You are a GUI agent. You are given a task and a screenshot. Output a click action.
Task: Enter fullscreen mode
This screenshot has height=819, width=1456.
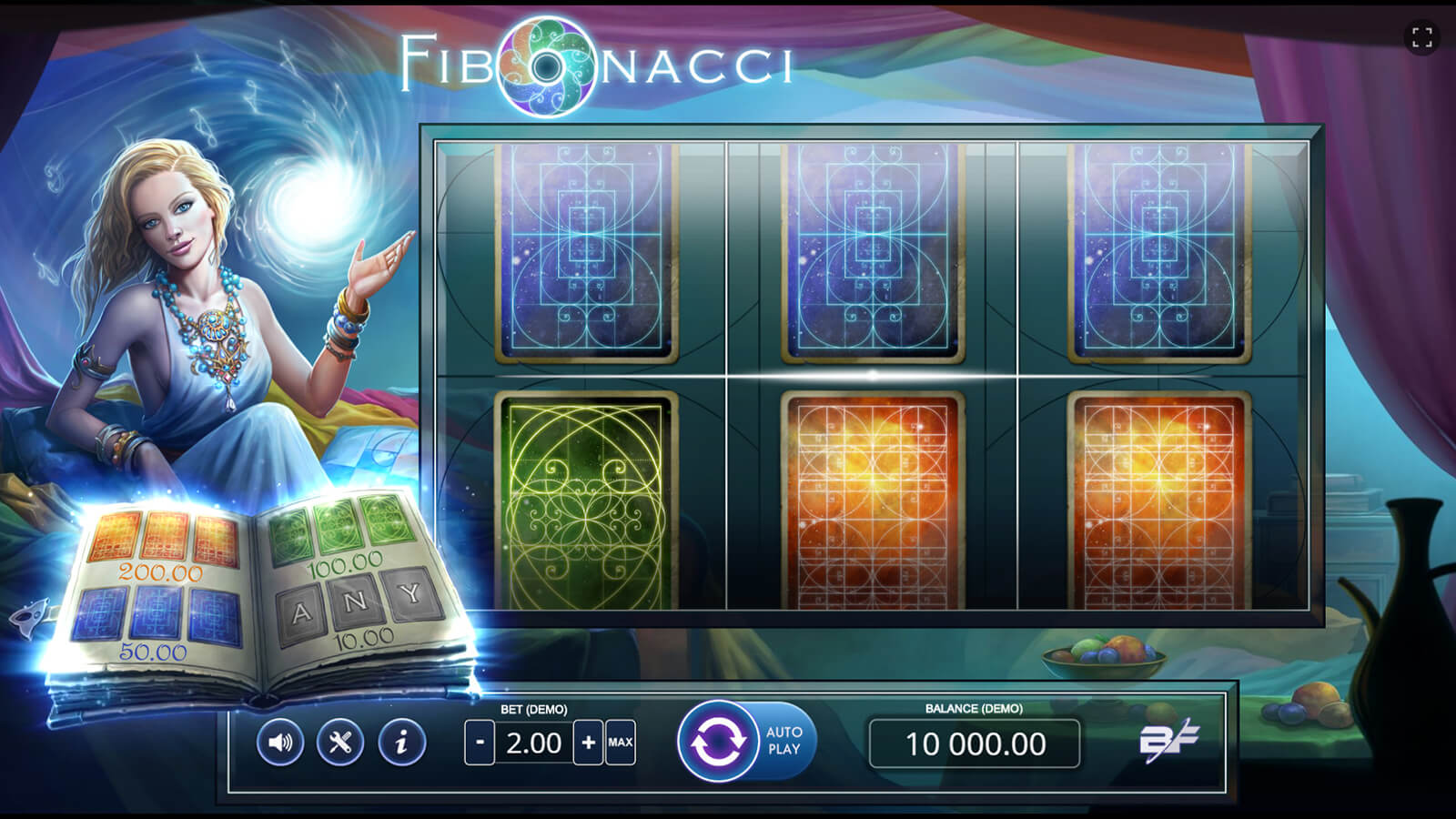coord(1422,37)
